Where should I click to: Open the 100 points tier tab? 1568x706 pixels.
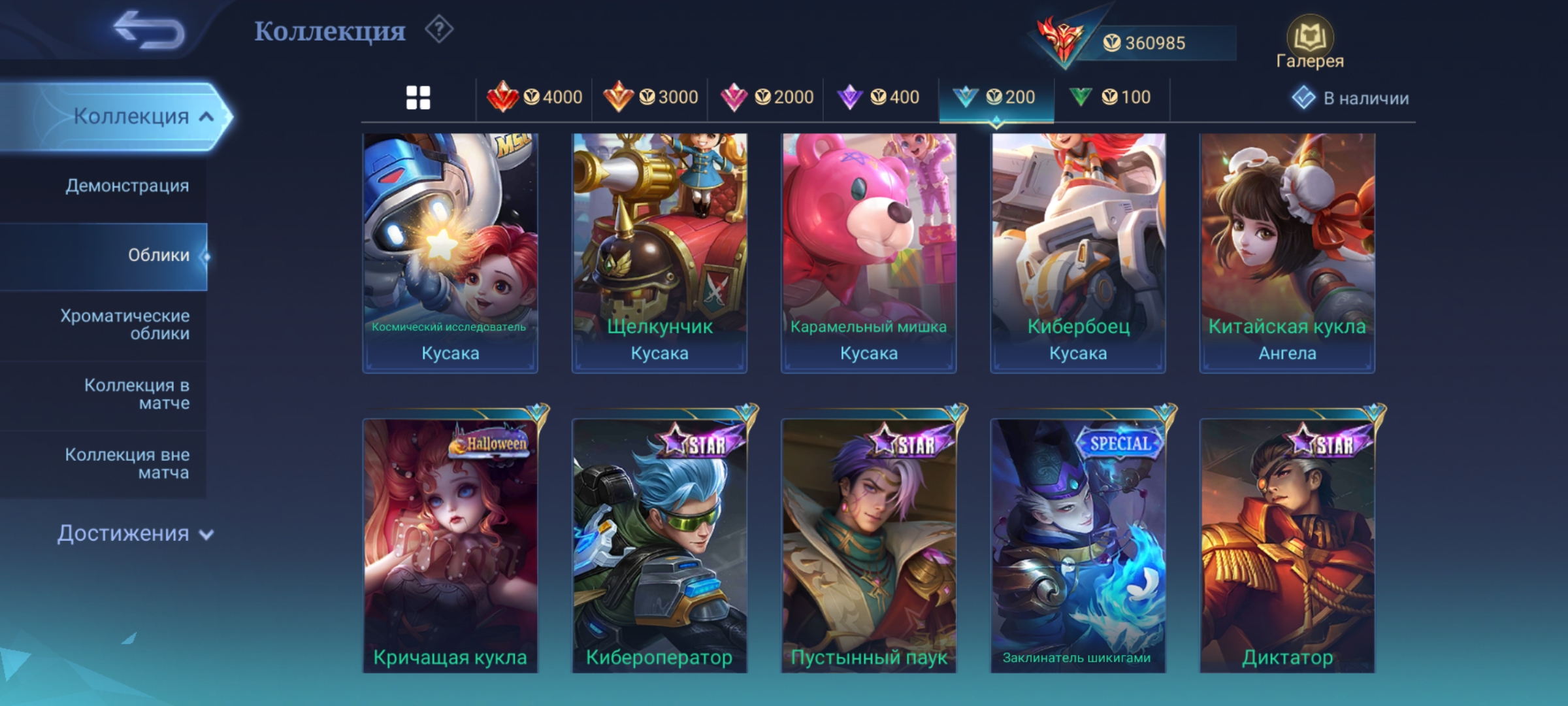click(1111, 97)
